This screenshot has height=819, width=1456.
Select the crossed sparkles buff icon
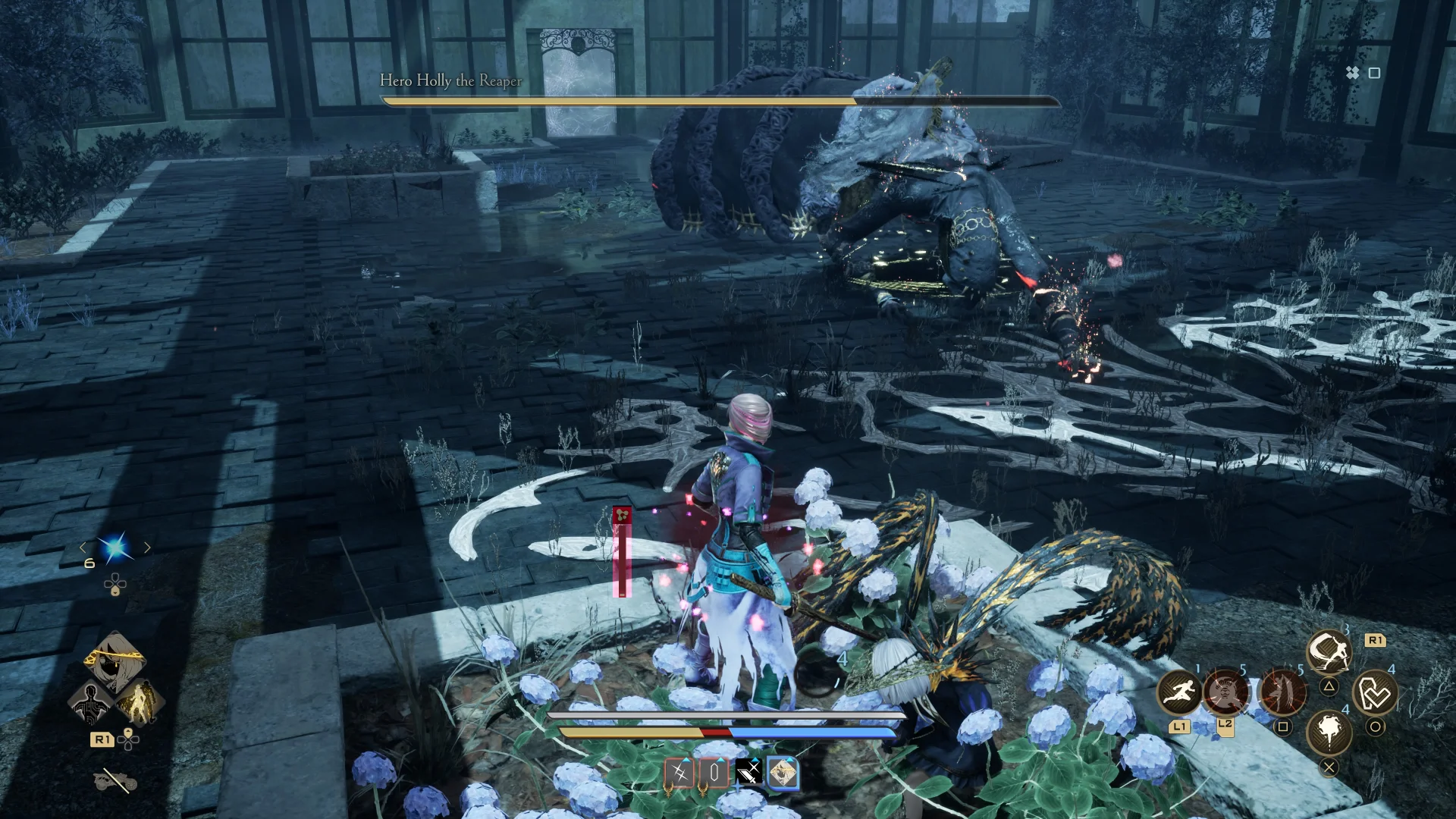coord(679,773)
